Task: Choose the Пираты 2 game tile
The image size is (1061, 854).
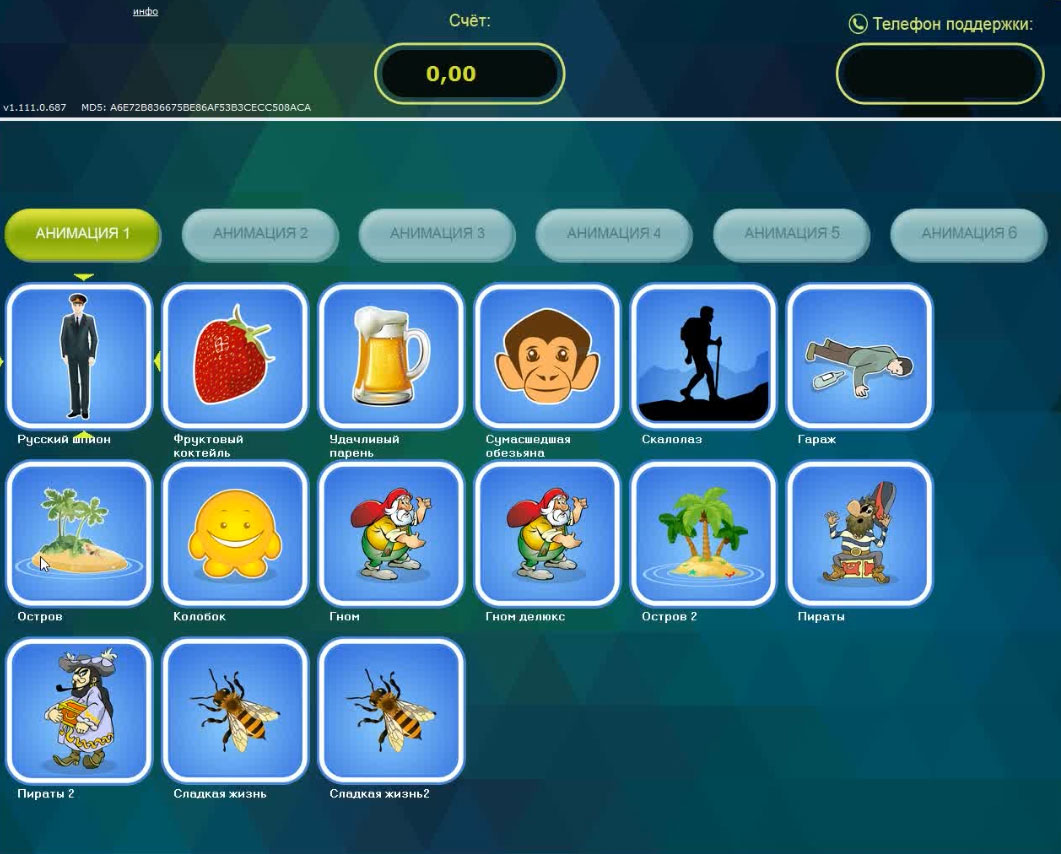Action: point(79,711)
